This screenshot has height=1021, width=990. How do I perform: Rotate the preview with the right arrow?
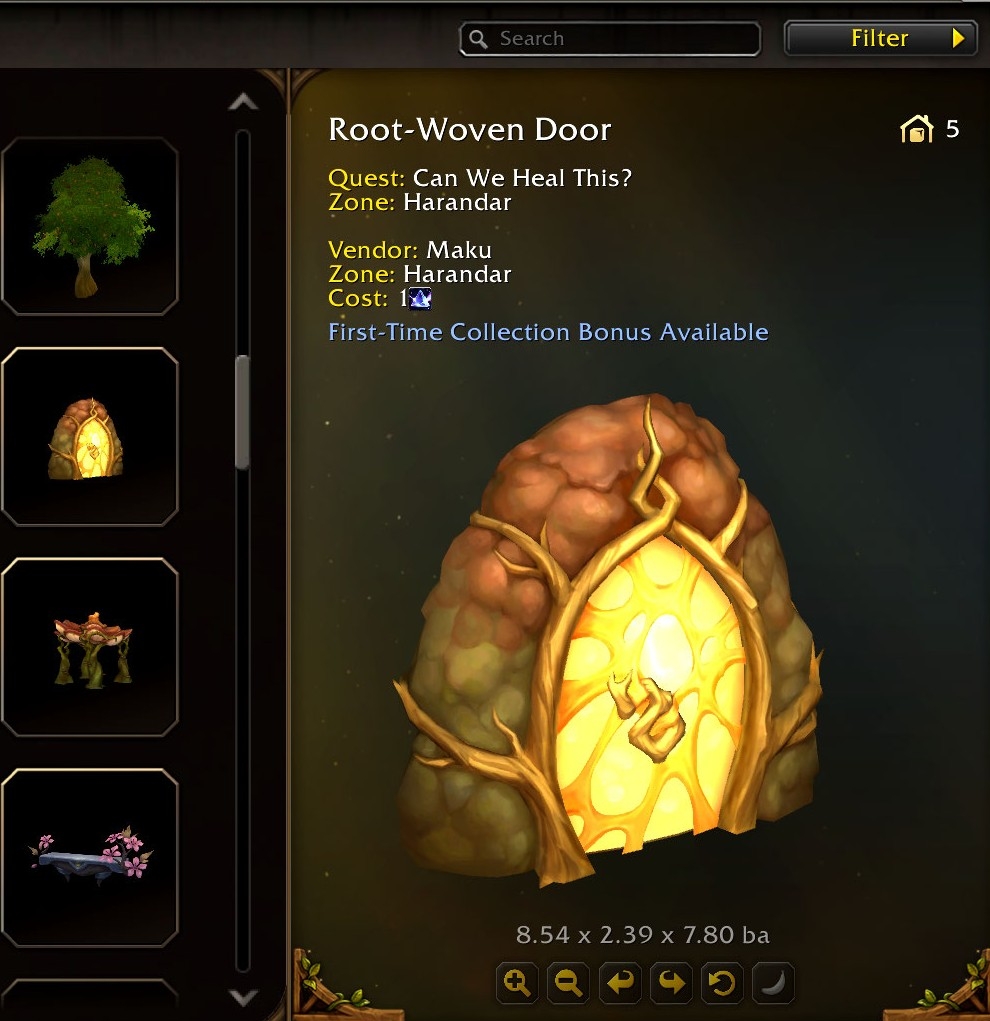(671, 983)
